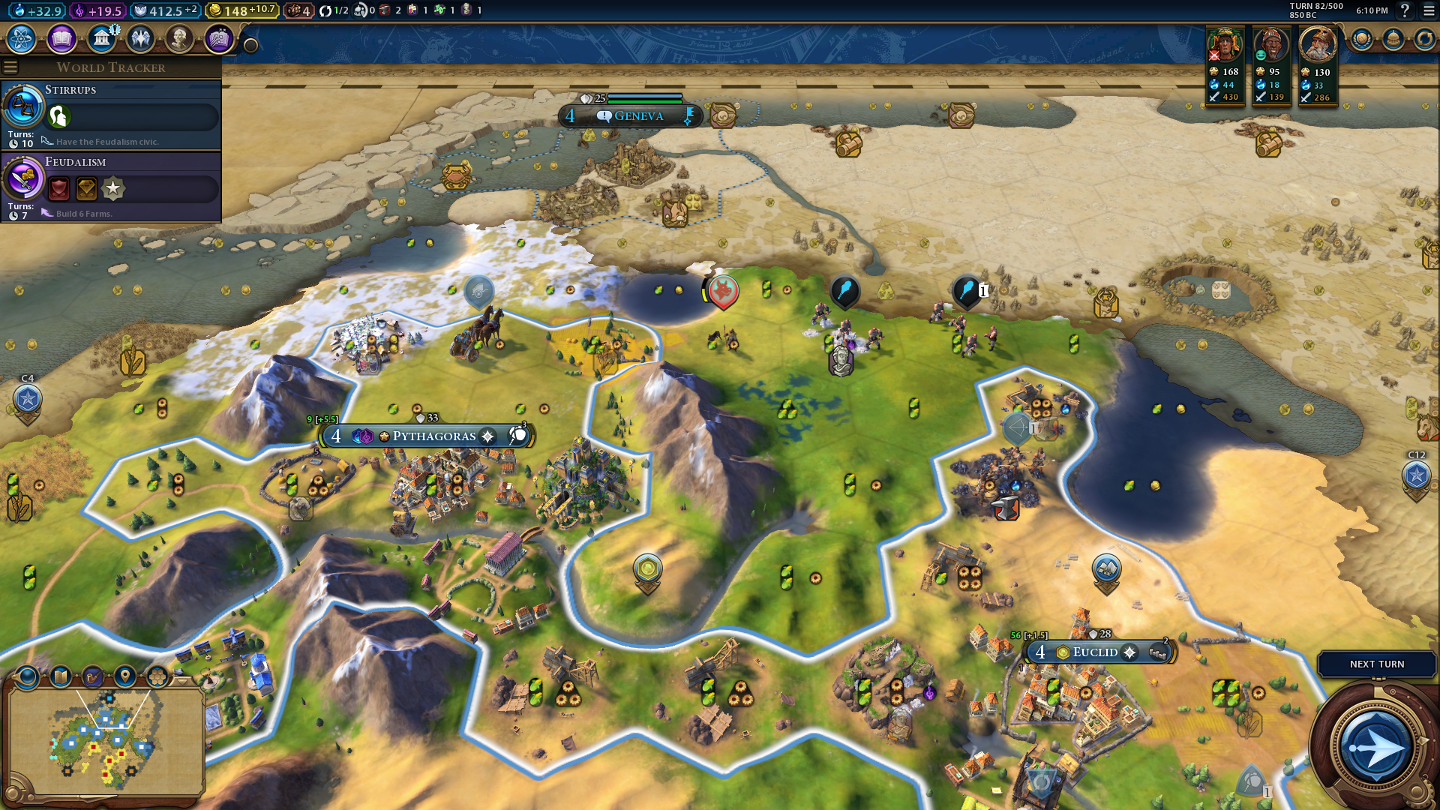This screenshot has width=1440, height=810.
Task: View Great People via the bust icon
Action: (179, 39)
